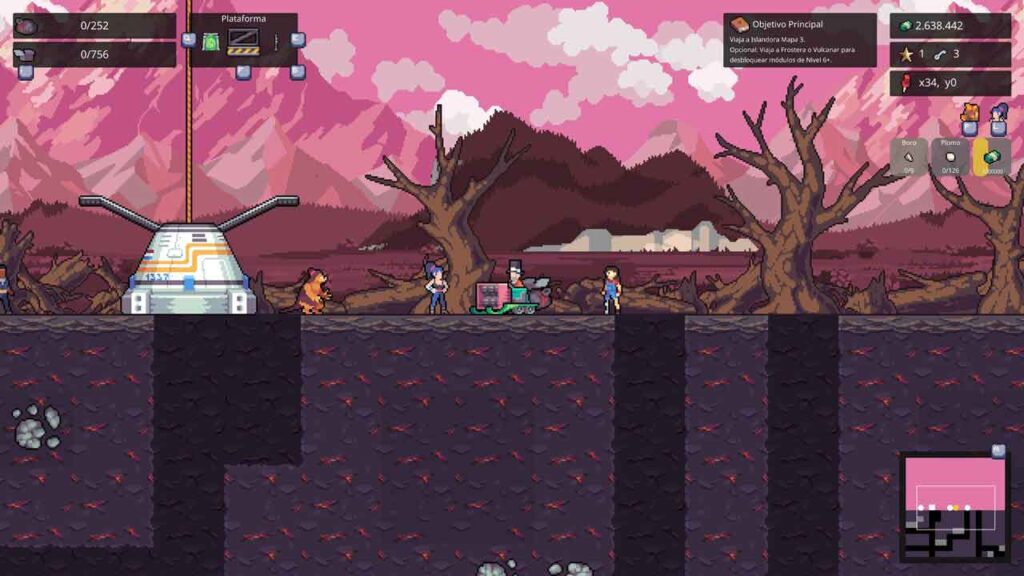Open the Objetivo Principal quest tracker

pos(799,40)
